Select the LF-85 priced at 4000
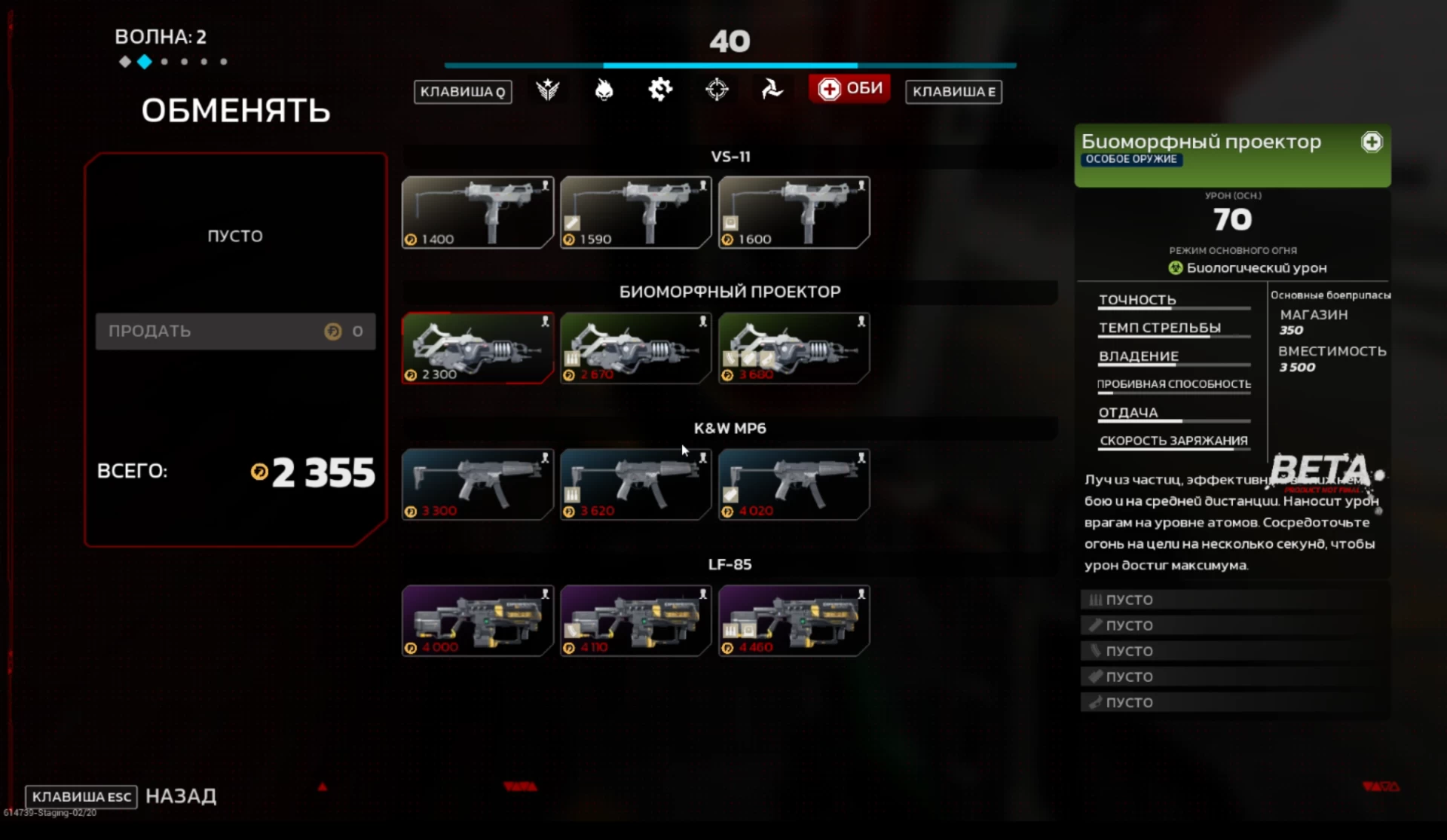The width and height of the screenshot is (1447, 840). [478, 621]
